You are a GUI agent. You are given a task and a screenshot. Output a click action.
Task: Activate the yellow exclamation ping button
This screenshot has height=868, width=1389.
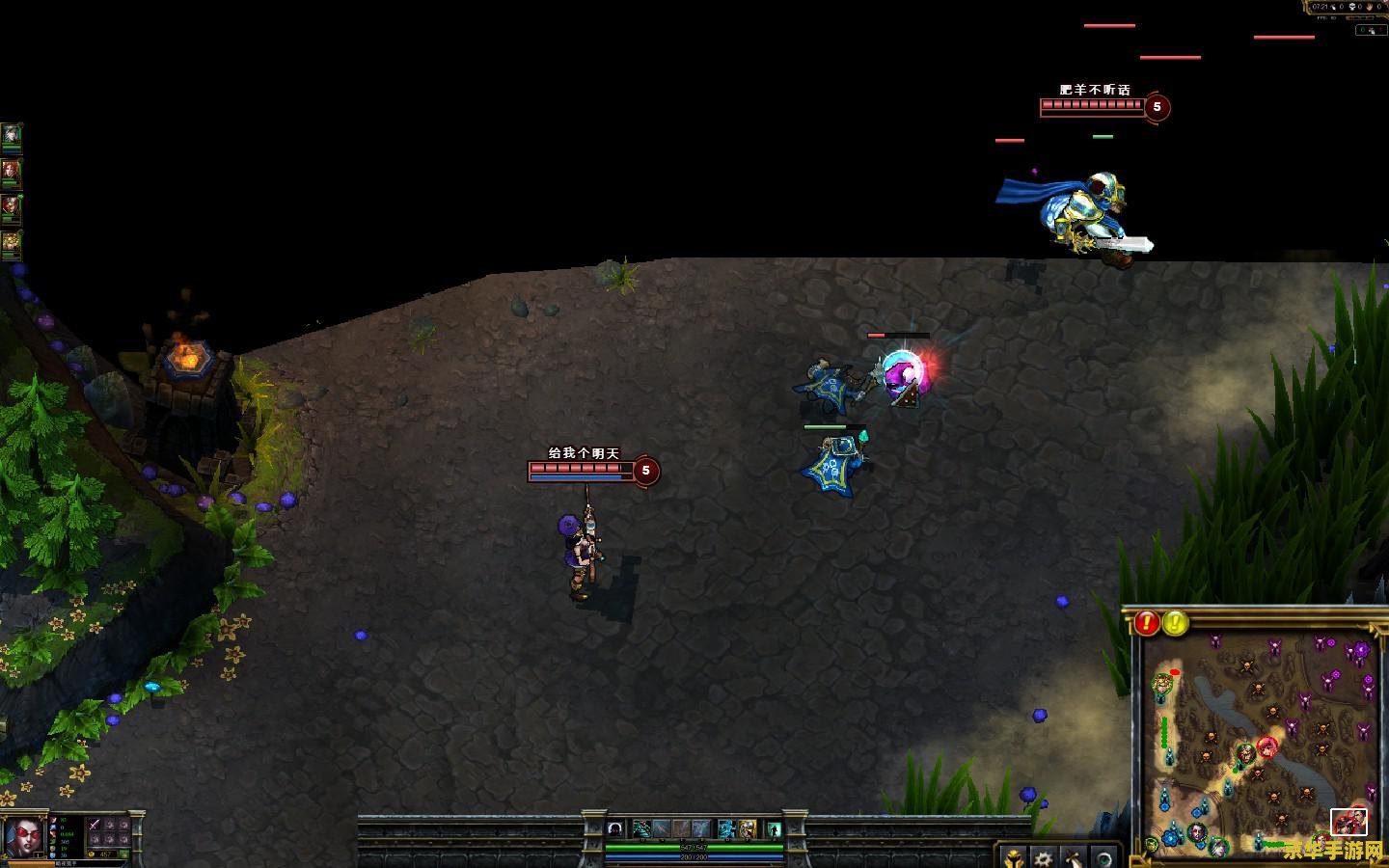[x=1175, y=623]
